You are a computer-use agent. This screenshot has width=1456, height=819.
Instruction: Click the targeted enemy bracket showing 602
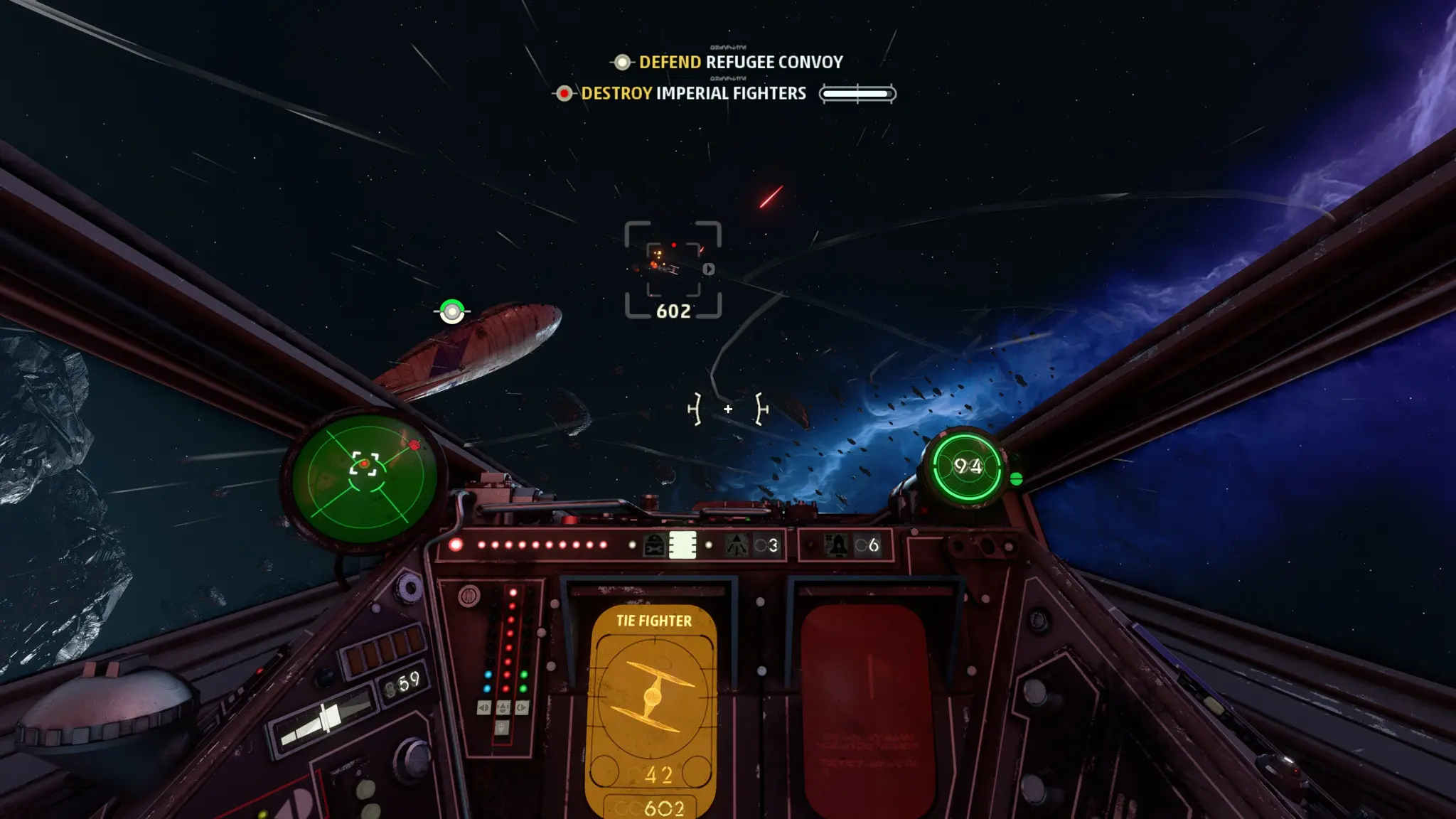(x=673, y=269)
